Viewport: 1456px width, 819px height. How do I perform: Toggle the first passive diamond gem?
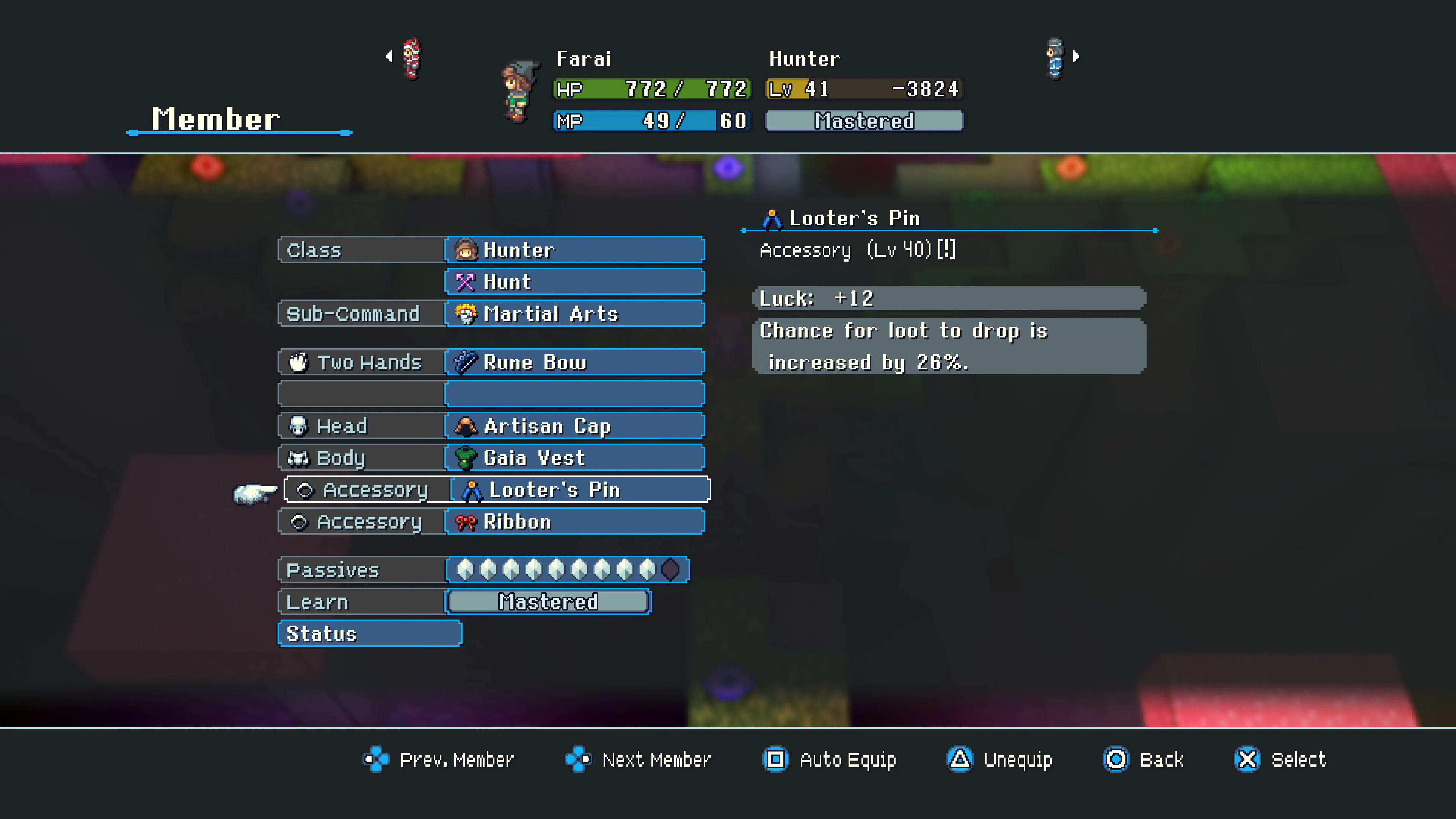(464, 570)
